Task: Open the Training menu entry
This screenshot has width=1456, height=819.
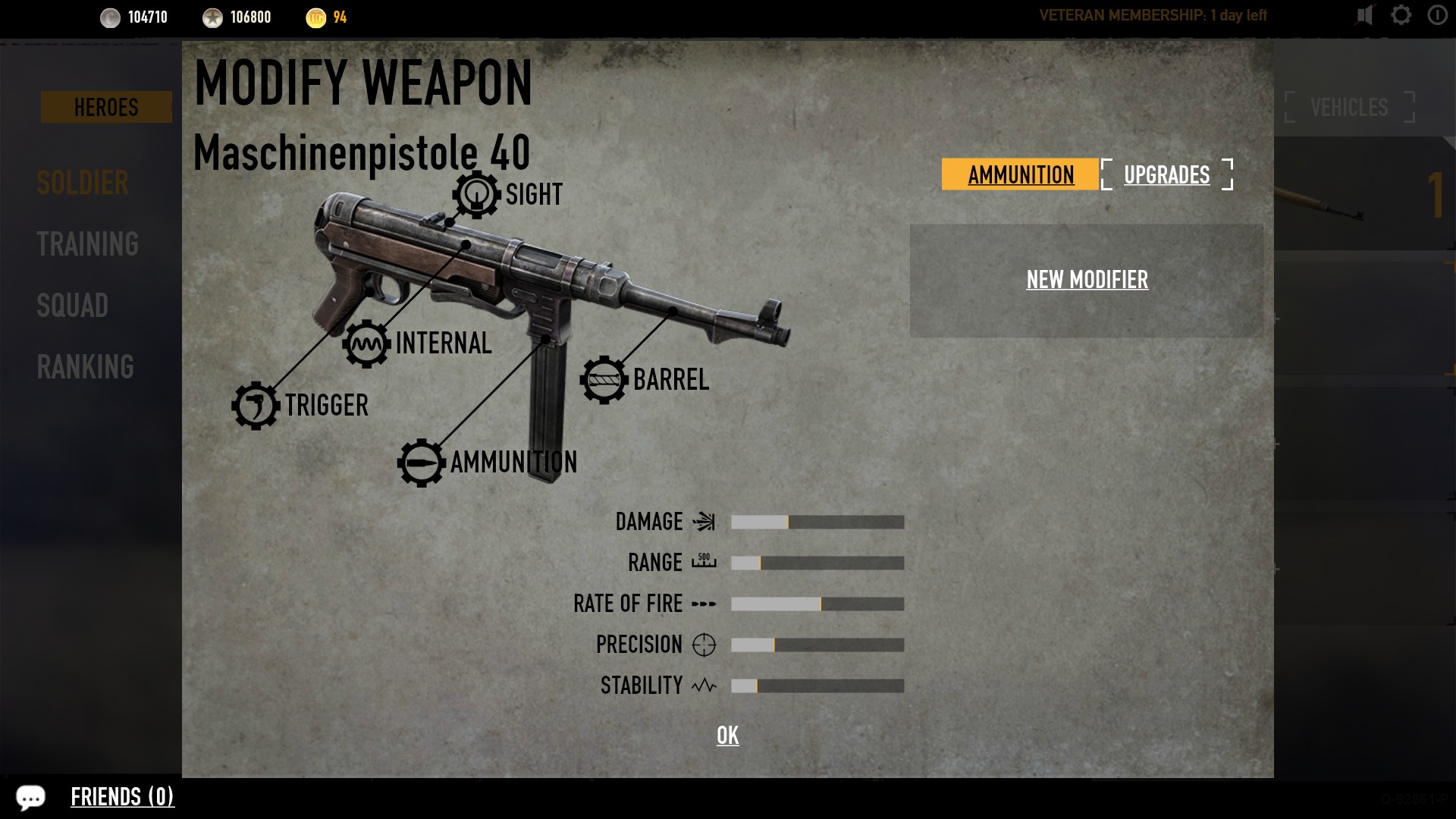Action: [x=87, y=244]
